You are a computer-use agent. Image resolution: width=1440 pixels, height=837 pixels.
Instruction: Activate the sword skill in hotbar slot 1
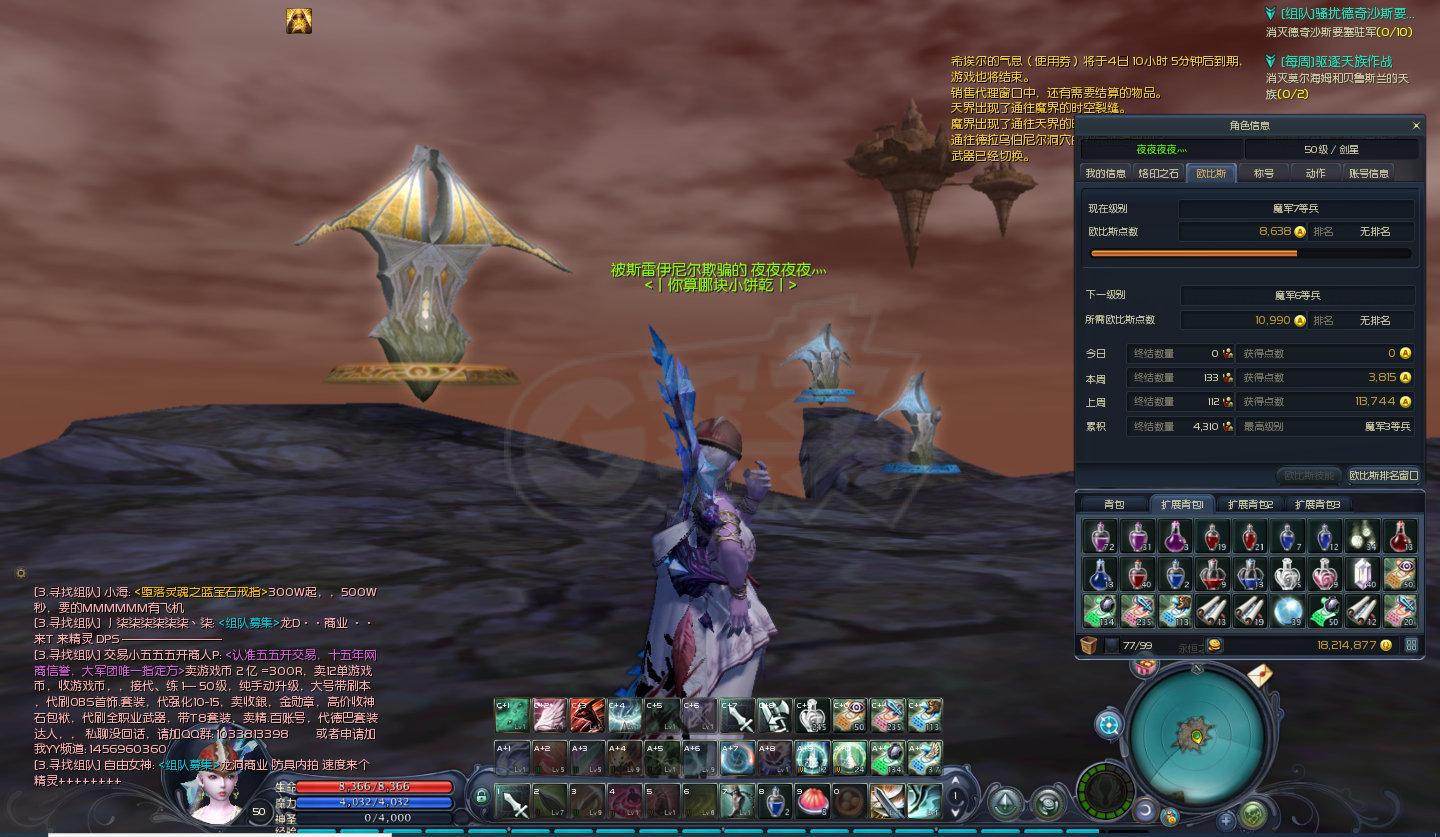[513, 801]
